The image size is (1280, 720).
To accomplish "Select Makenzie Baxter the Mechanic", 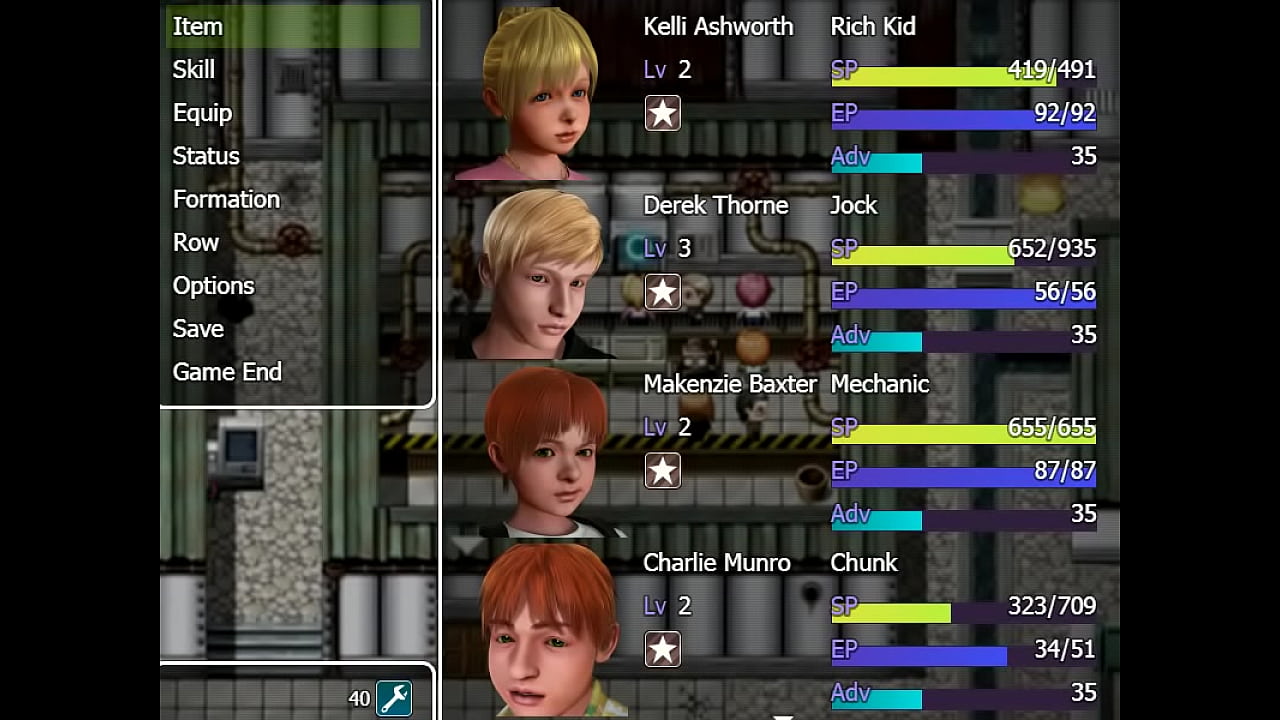I will [x=730, y=384].
